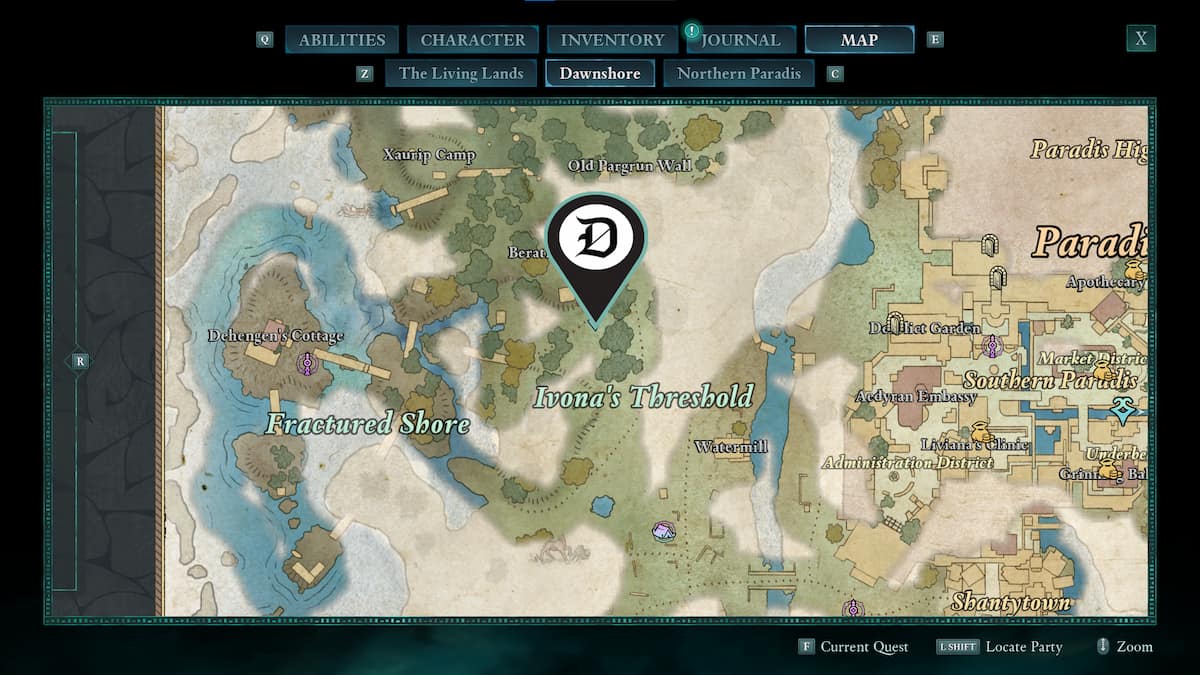Viewport: 1200px width, 675px height.
Task: Open the Abilities tab
Action: (x=342, y=40)
